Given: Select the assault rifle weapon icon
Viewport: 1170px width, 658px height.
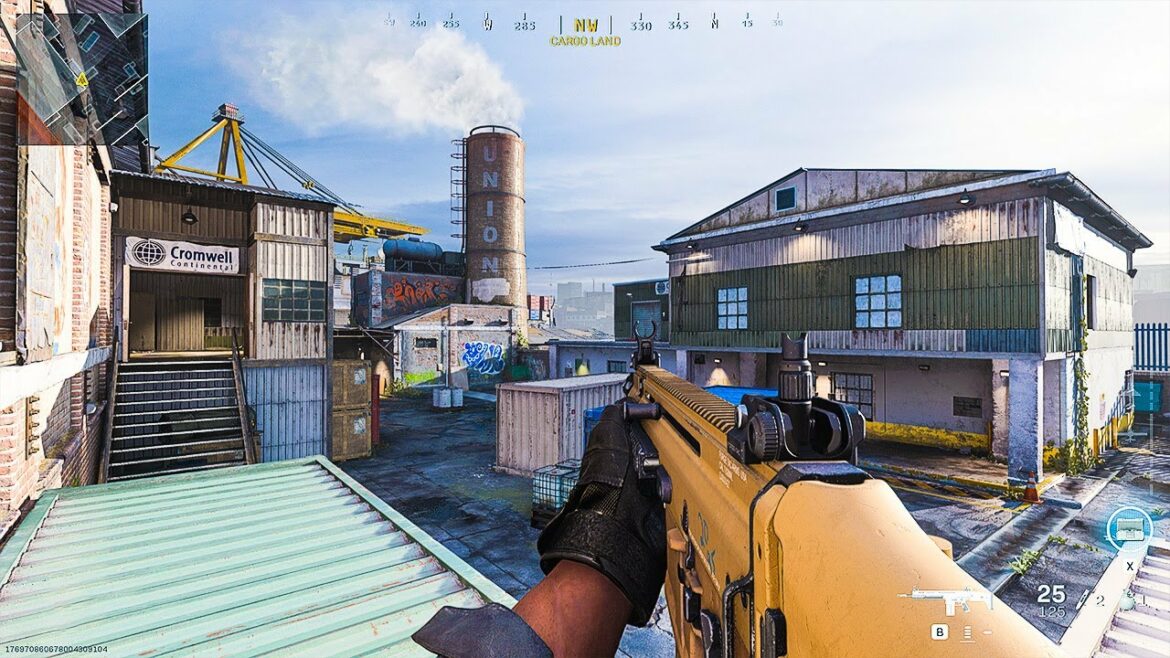Looking at the screenshot, I should coord(945,598).
